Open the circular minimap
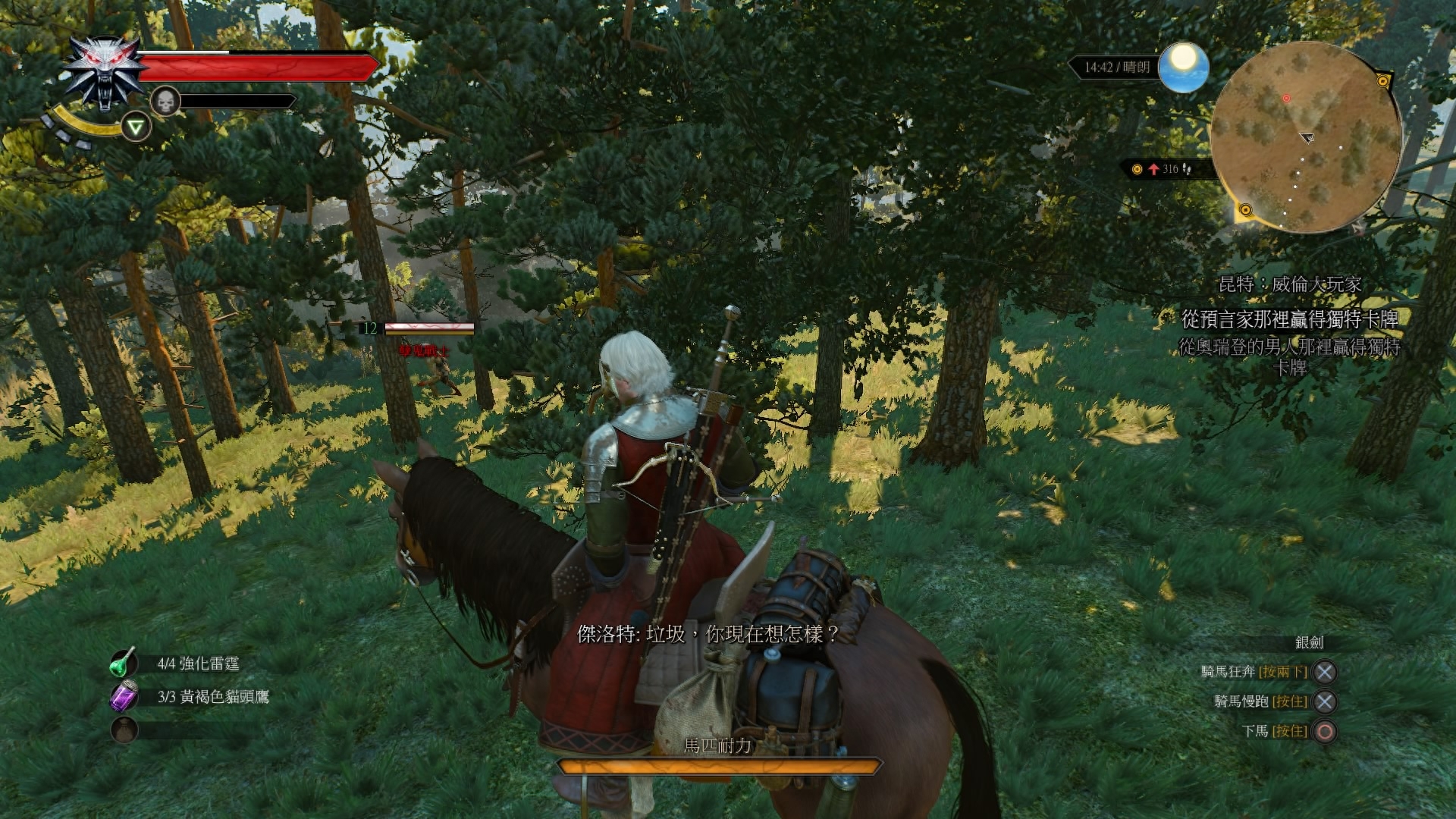This screenshot has height=819, width=1456. (1305, 137)
